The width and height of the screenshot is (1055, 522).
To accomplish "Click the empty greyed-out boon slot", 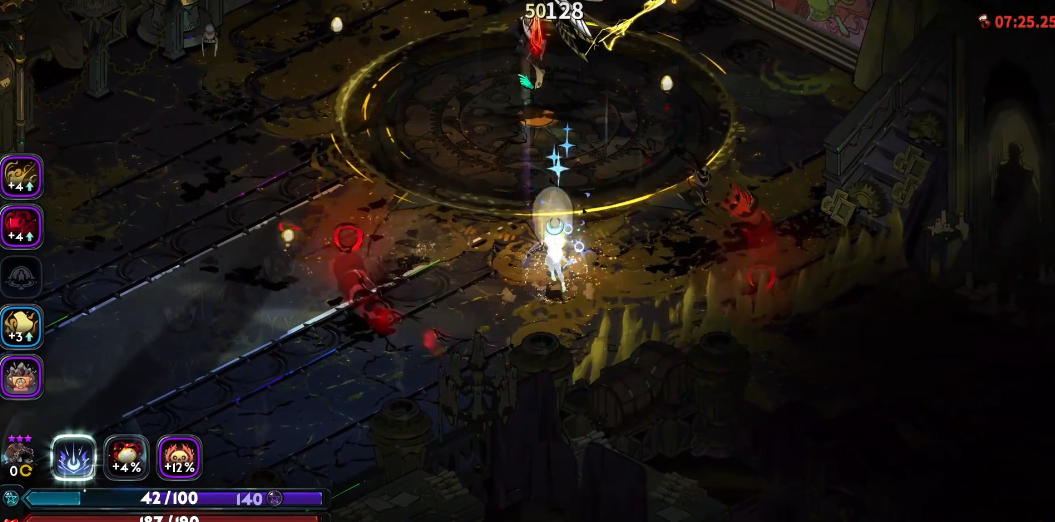I will (21, 277).
